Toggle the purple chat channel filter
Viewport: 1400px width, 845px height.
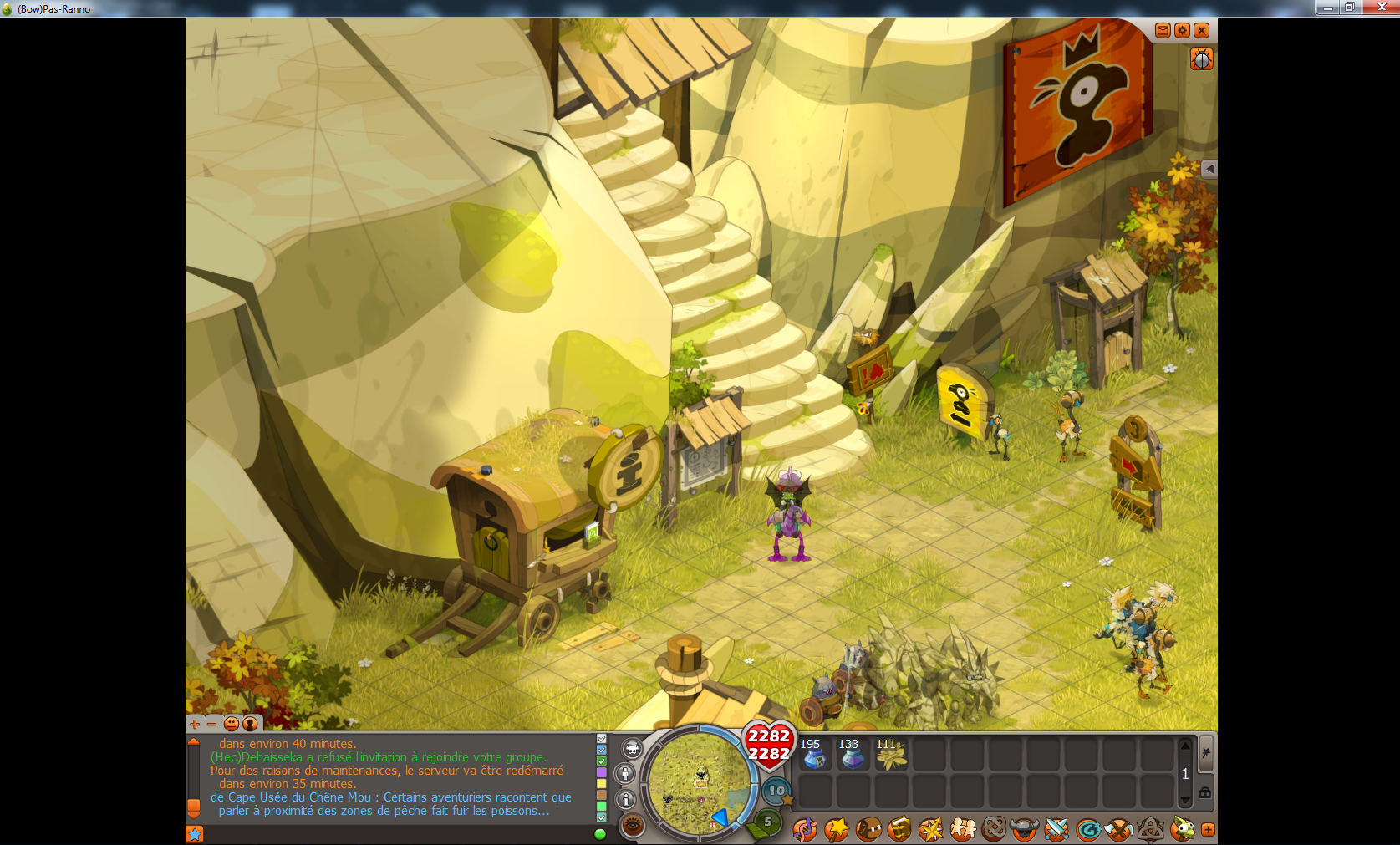pos(601,773)
